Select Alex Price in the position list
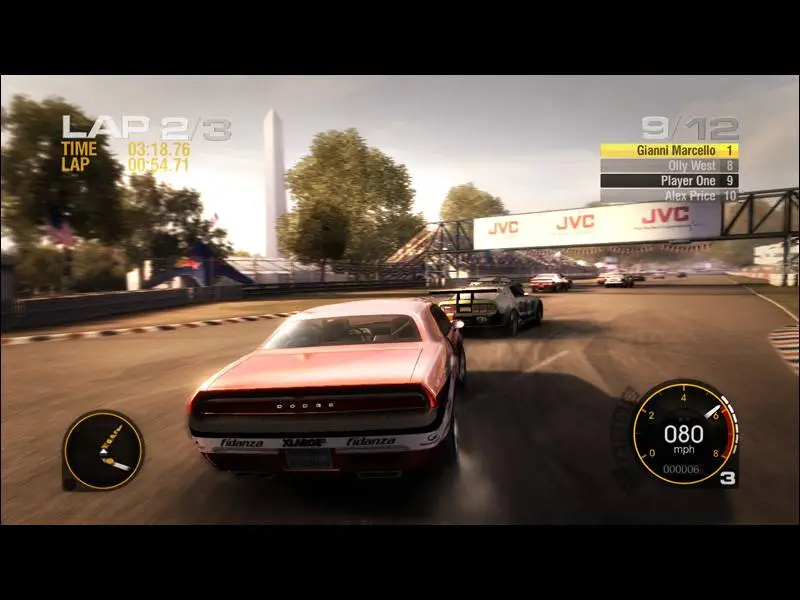 [x=669, y=196]
